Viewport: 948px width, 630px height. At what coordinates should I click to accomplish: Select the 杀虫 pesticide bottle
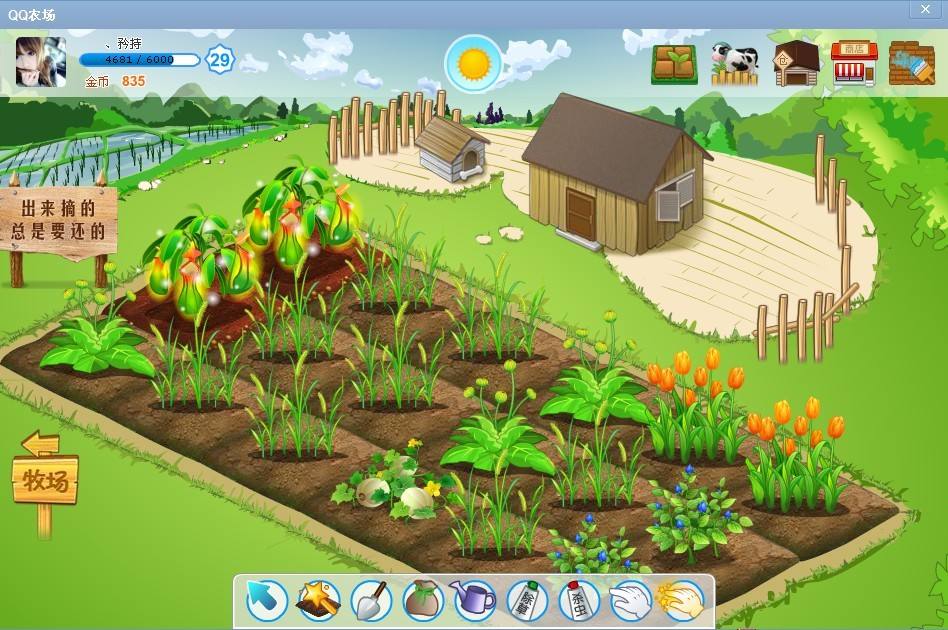578,600
